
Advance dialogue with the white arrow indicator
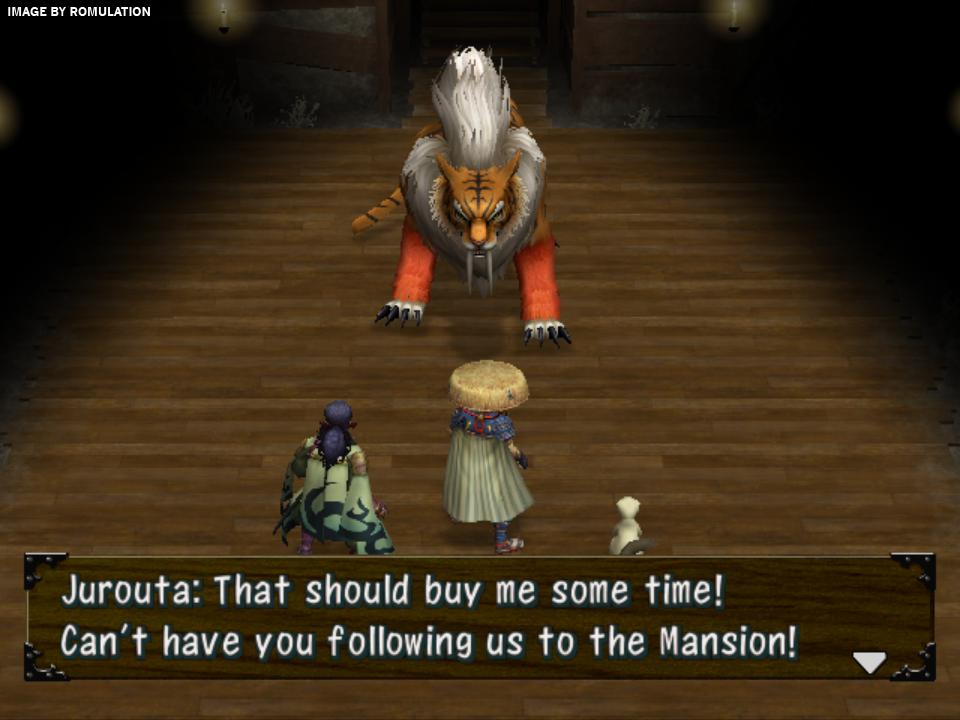(869, 662)
